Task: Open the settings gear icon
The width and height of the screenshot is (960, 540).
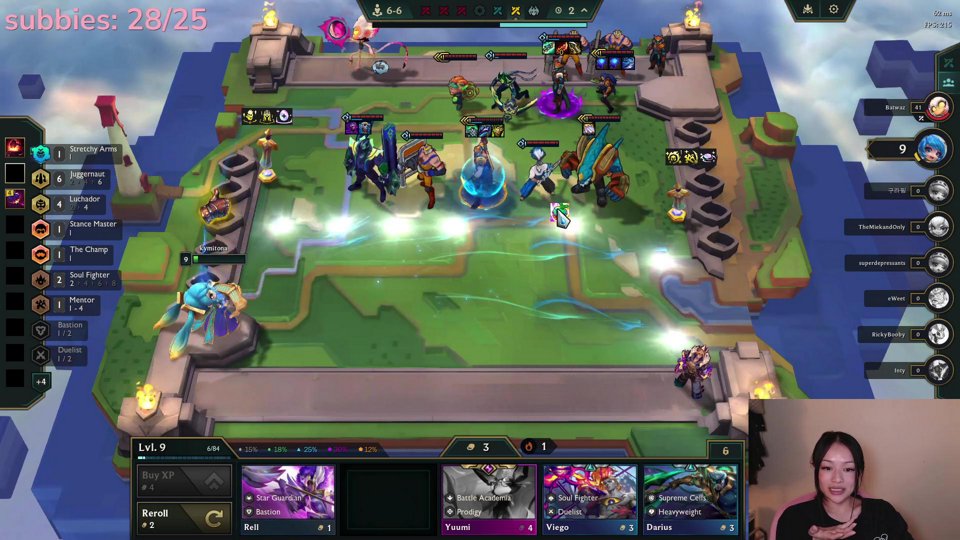Action: pos(834,10)
